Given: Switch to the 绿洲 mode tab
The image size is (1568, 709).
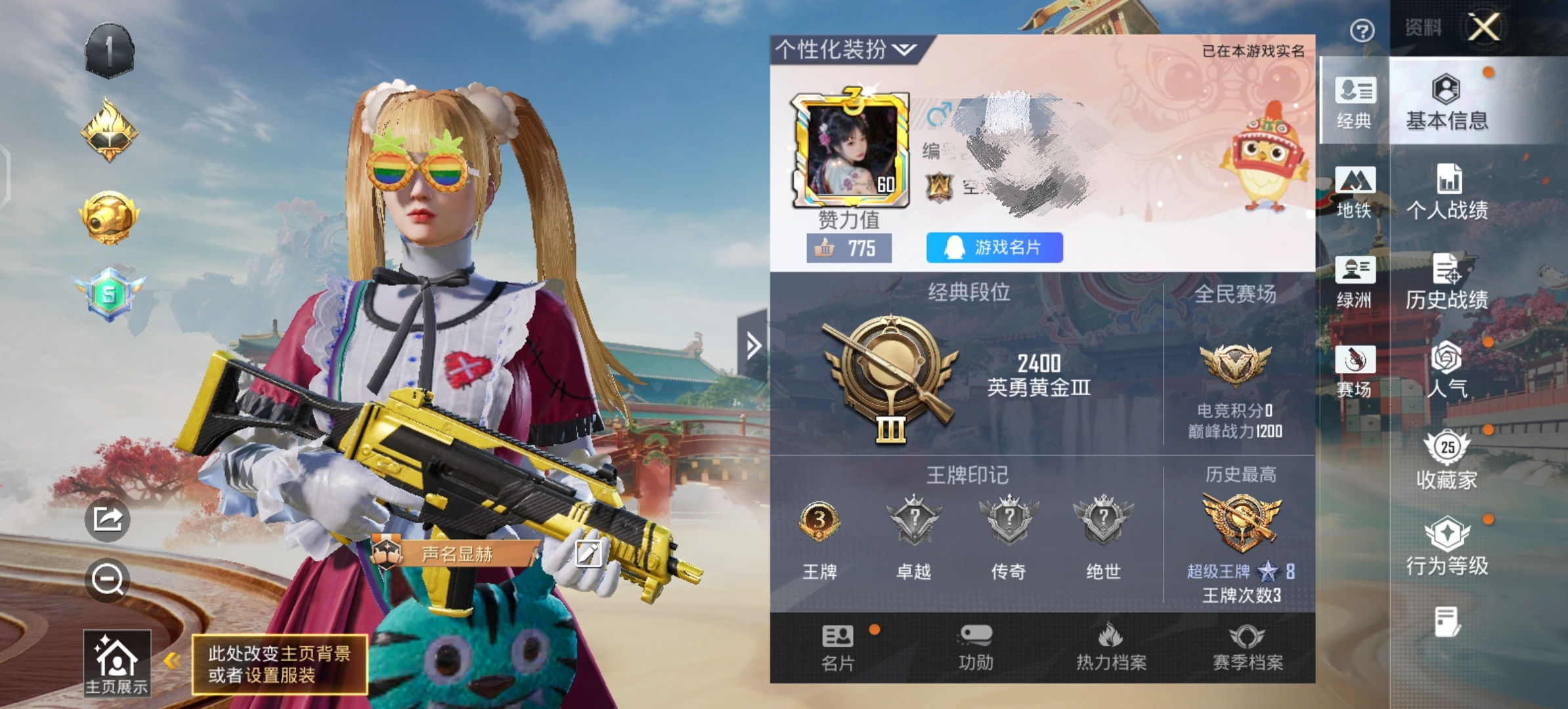Looking at the screenshot, I should point(1355,282).
